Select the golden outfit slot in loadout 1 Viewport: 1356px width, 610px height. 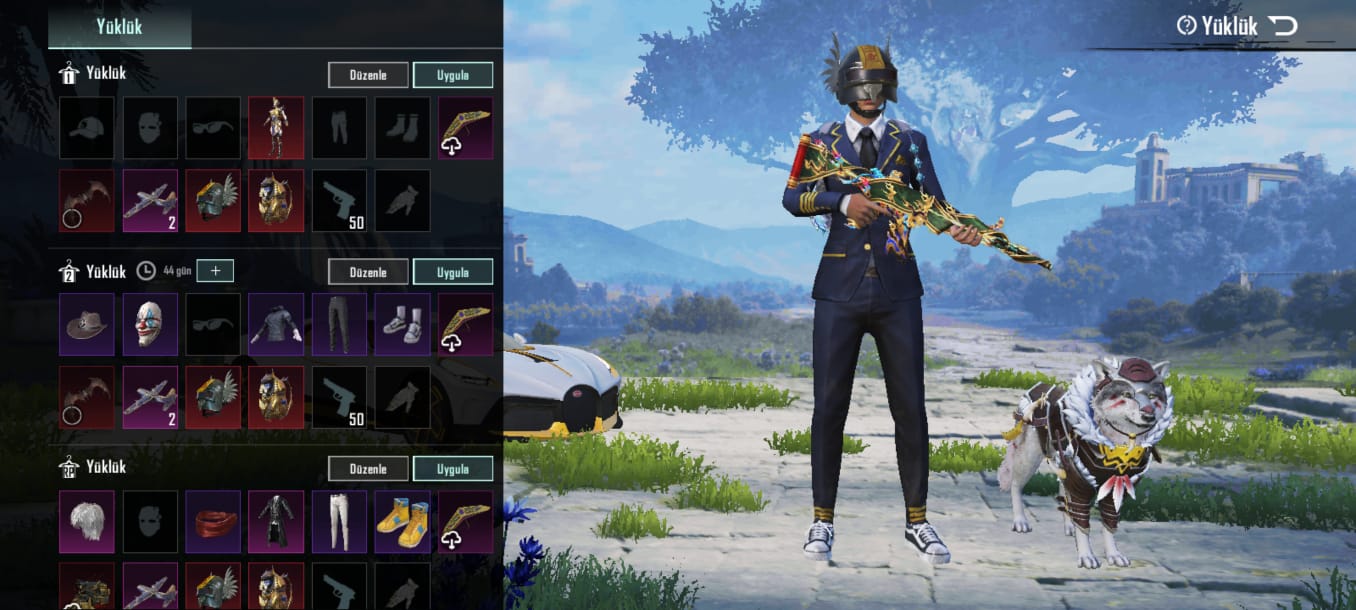276,127
